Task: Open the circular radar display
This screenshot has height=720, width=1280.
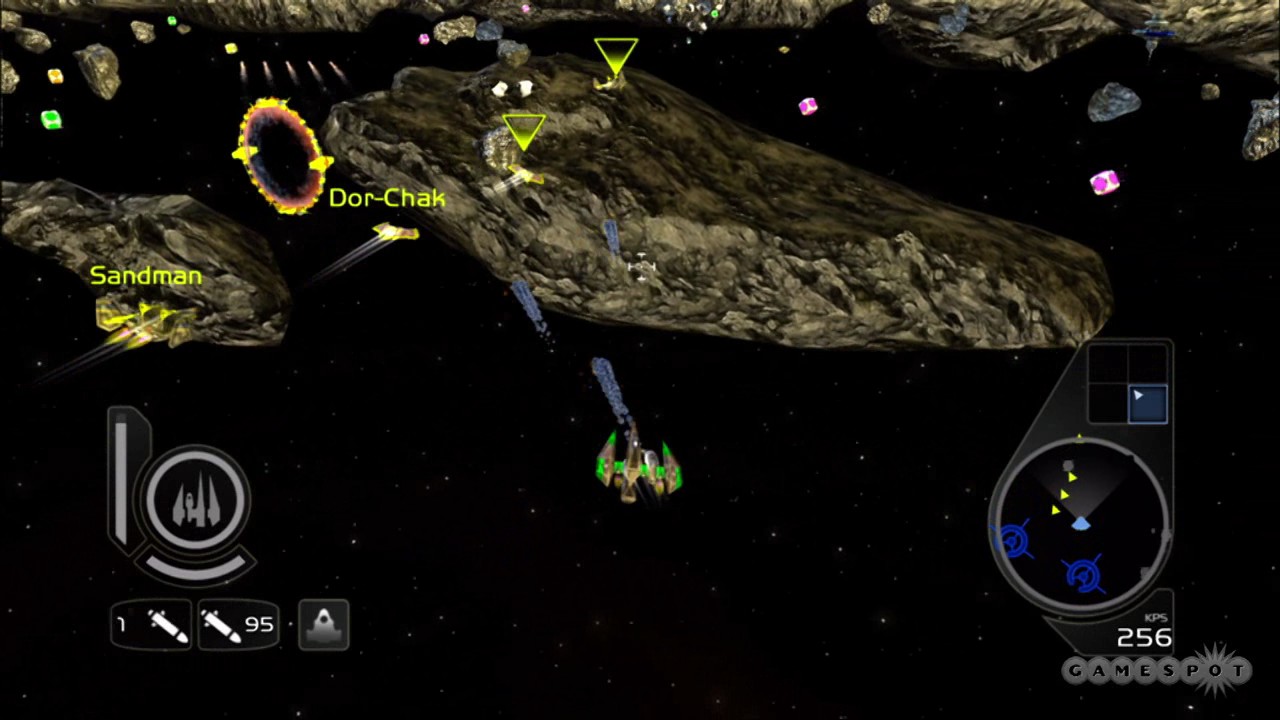Action: [x=1079, y=525]
